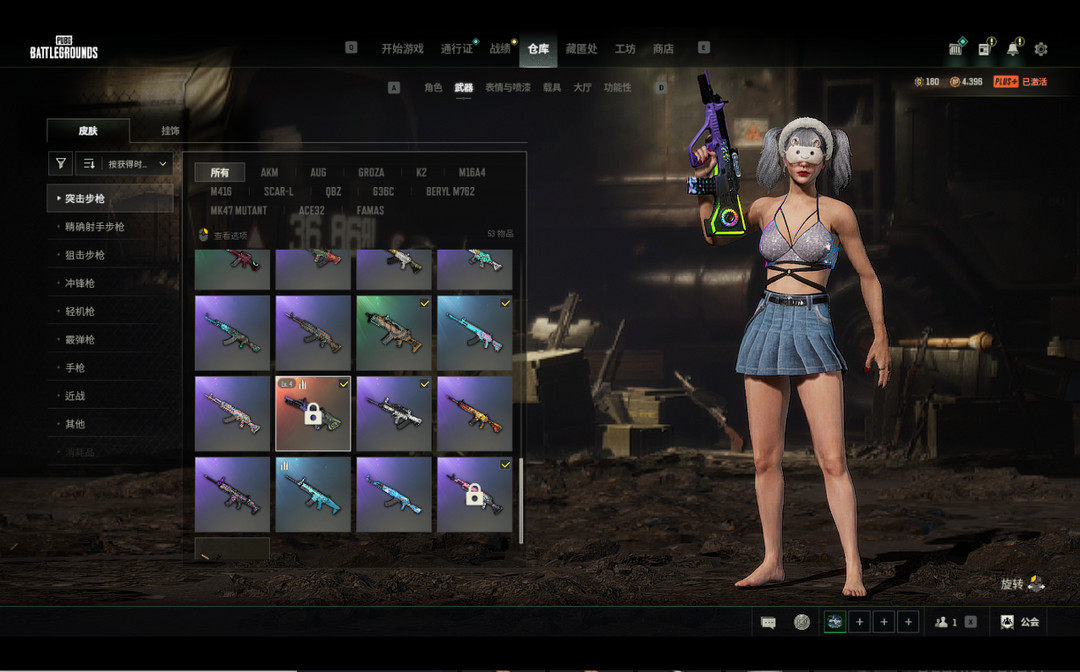Open the 通行证 pass page
This screenshot has width=1080, height=672.
point(456,48)
